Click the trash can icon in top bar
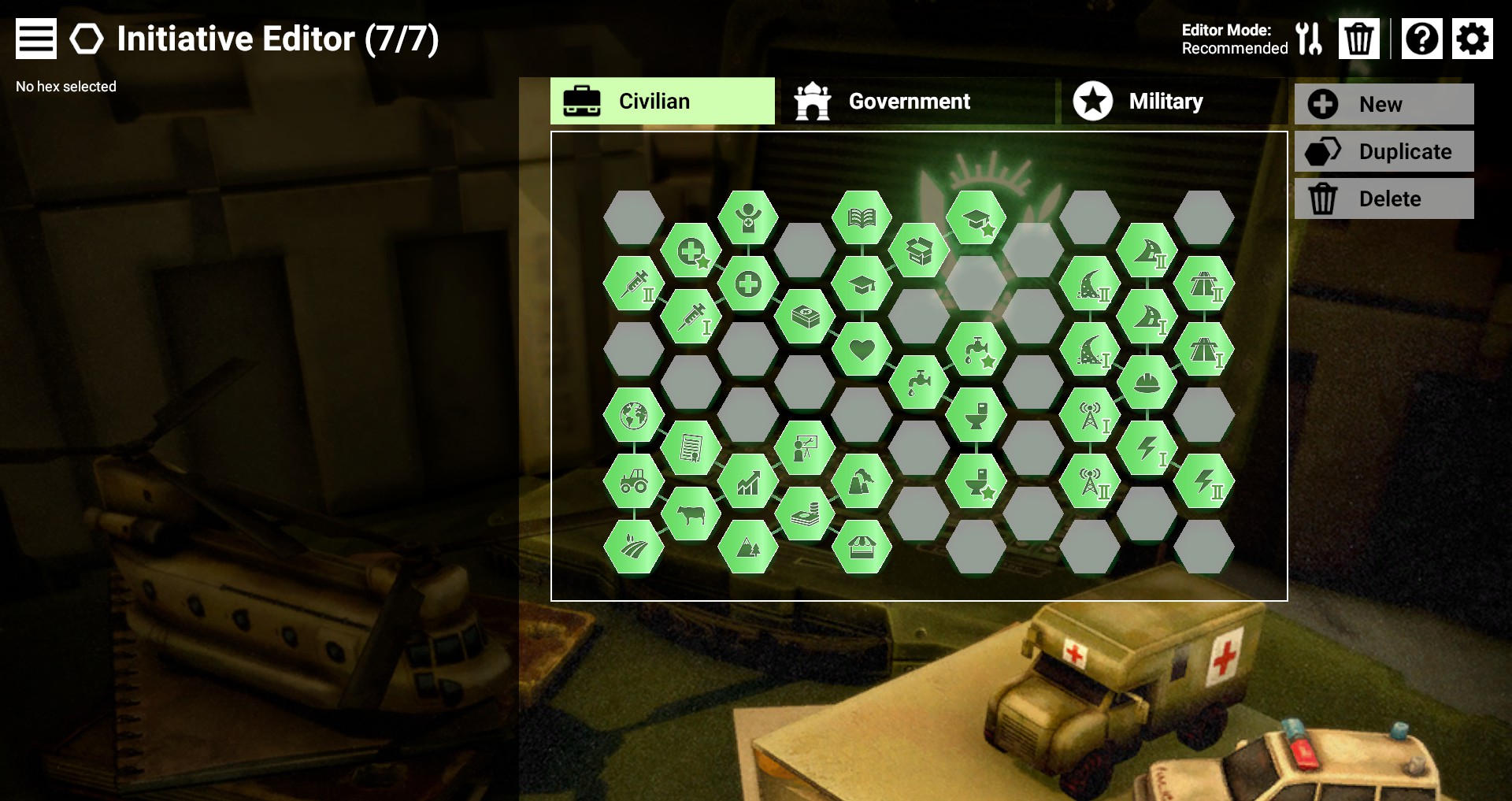The height and width of the screenshot is (801, 1512). coord(1358,39)
